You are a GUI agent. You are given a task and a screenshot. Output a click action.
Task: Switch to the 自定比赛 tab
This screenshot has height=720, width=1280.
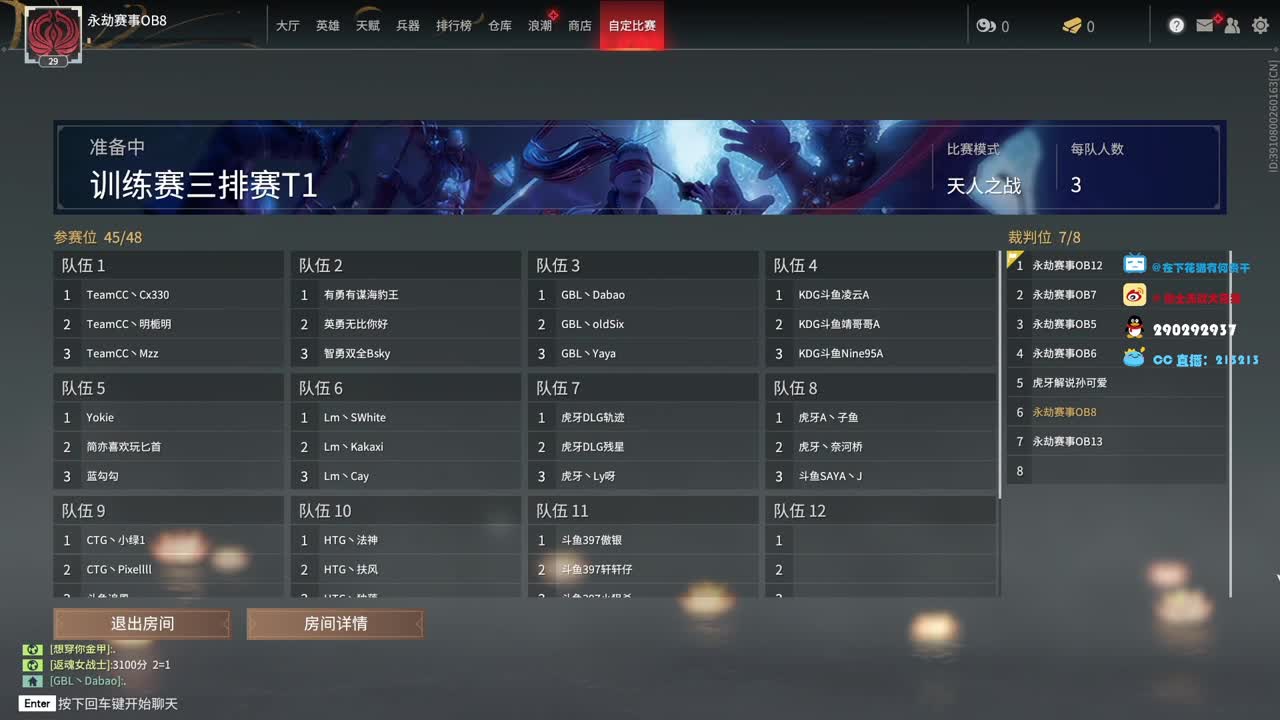(631, 25)
